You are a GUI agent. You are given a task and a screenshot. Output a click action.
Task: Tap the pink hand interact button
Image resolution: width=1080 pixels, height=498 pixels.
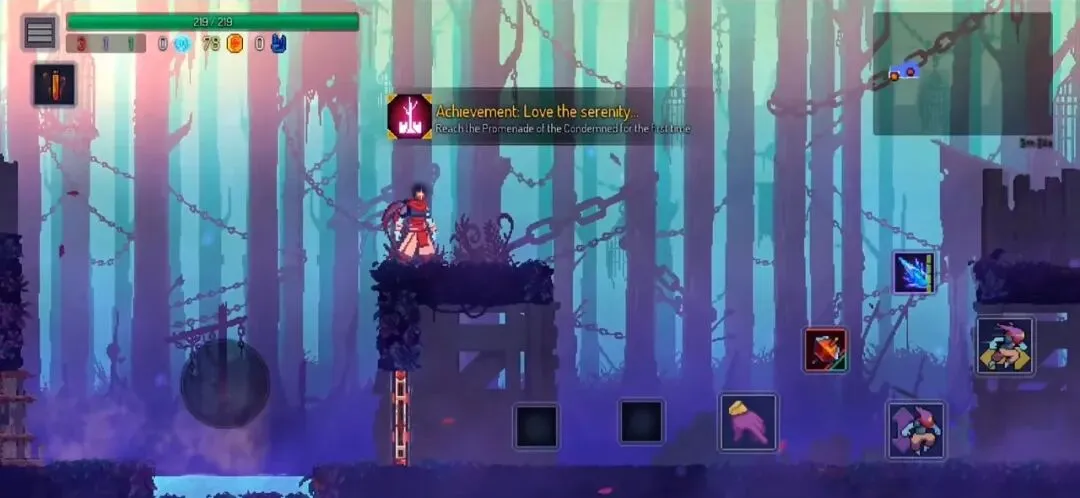pyautogui.click(x=748, y=421)
